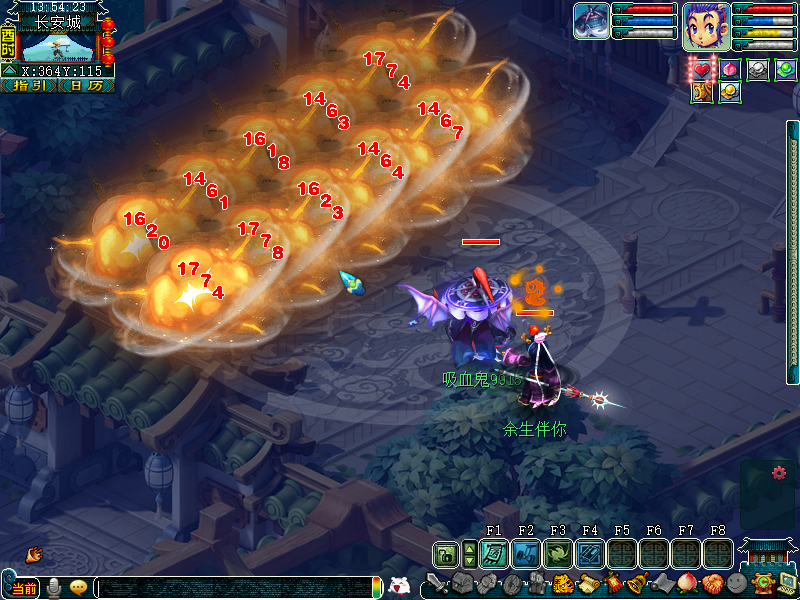The height and width of the screenshot is (600, 800).
Task: Toggle the hotbar lock button
Action: (x=446, y=553)
